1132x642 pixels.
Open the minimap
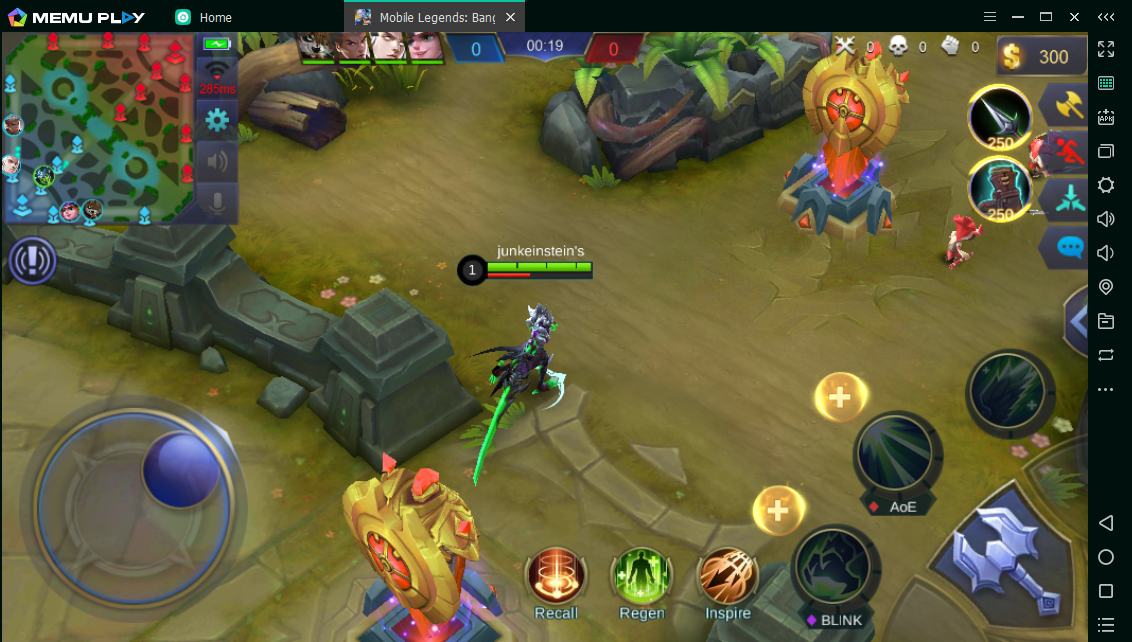(98, 127)
